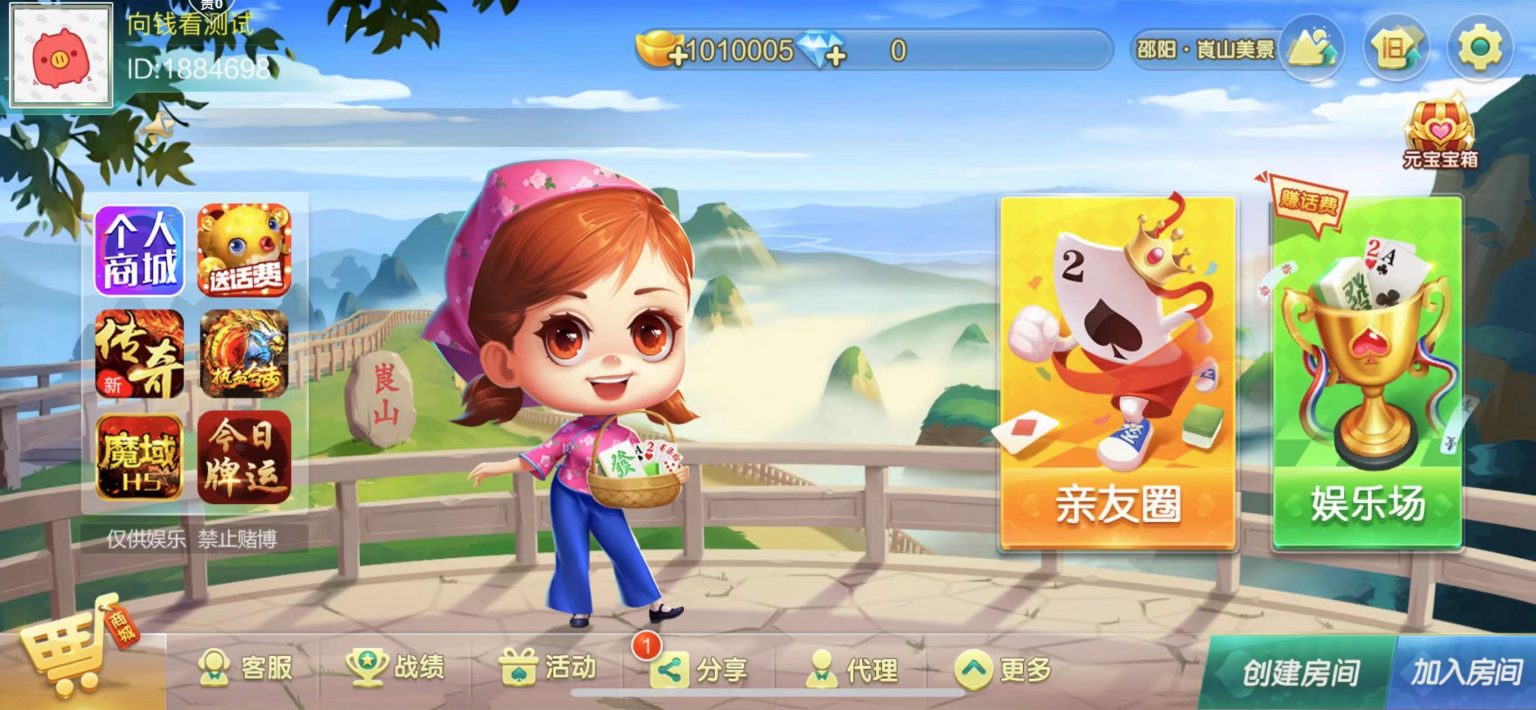Contact 客服 customer service
The height and width of the screenshot is (710, 1536).
click(246, 668)
